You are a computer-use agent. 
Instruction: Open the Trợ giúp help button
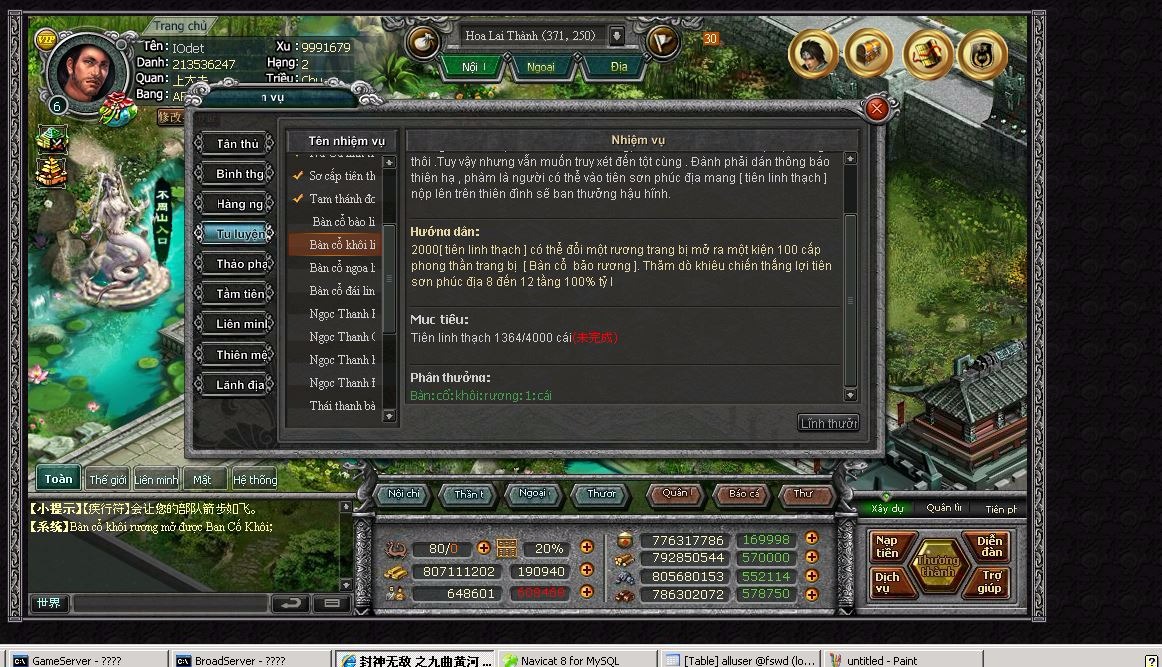click(991, 582)
